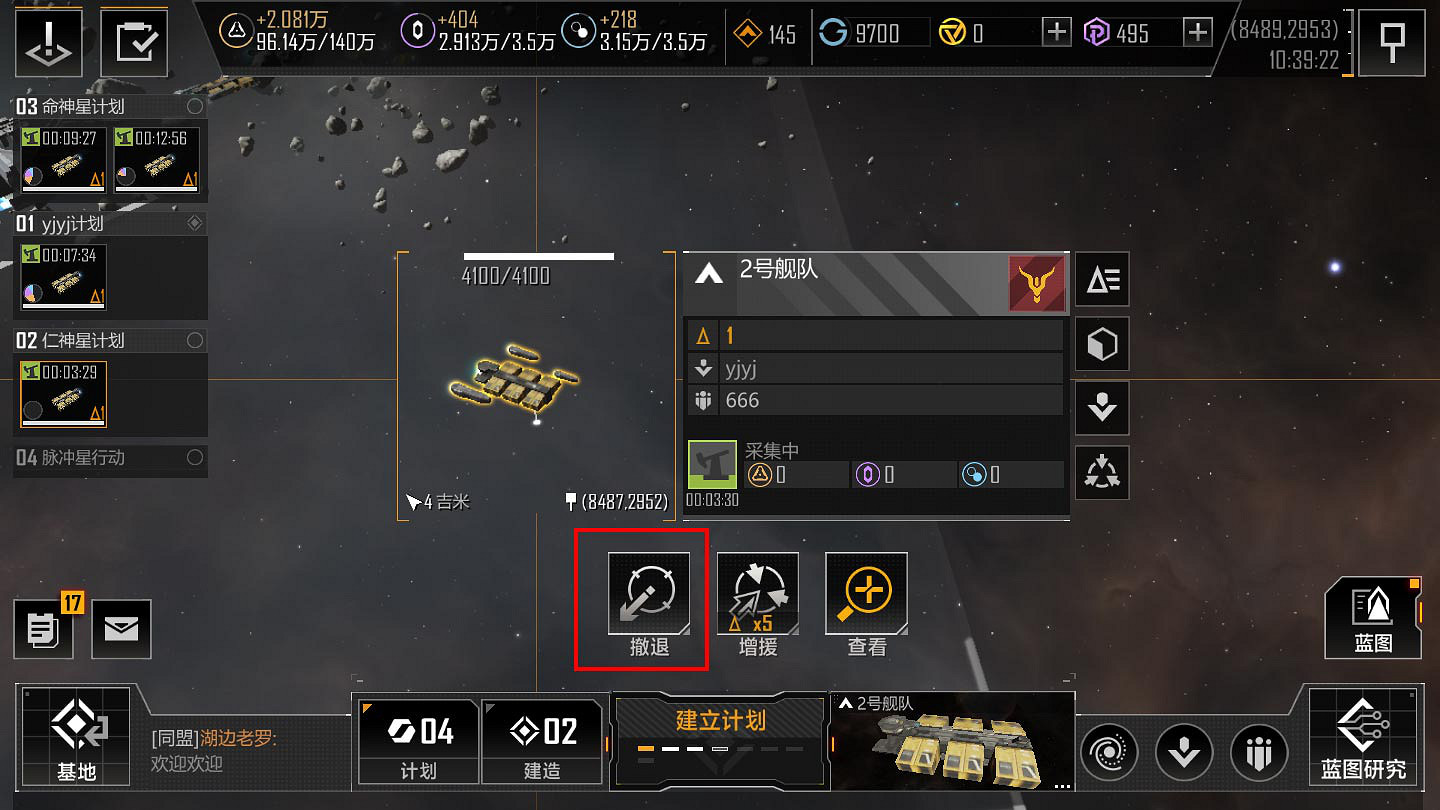This screenshot has height=810, width=1440.
Task: Click the 3D cube view icon beside fleet panel
Action: [x=1101, y=344]
